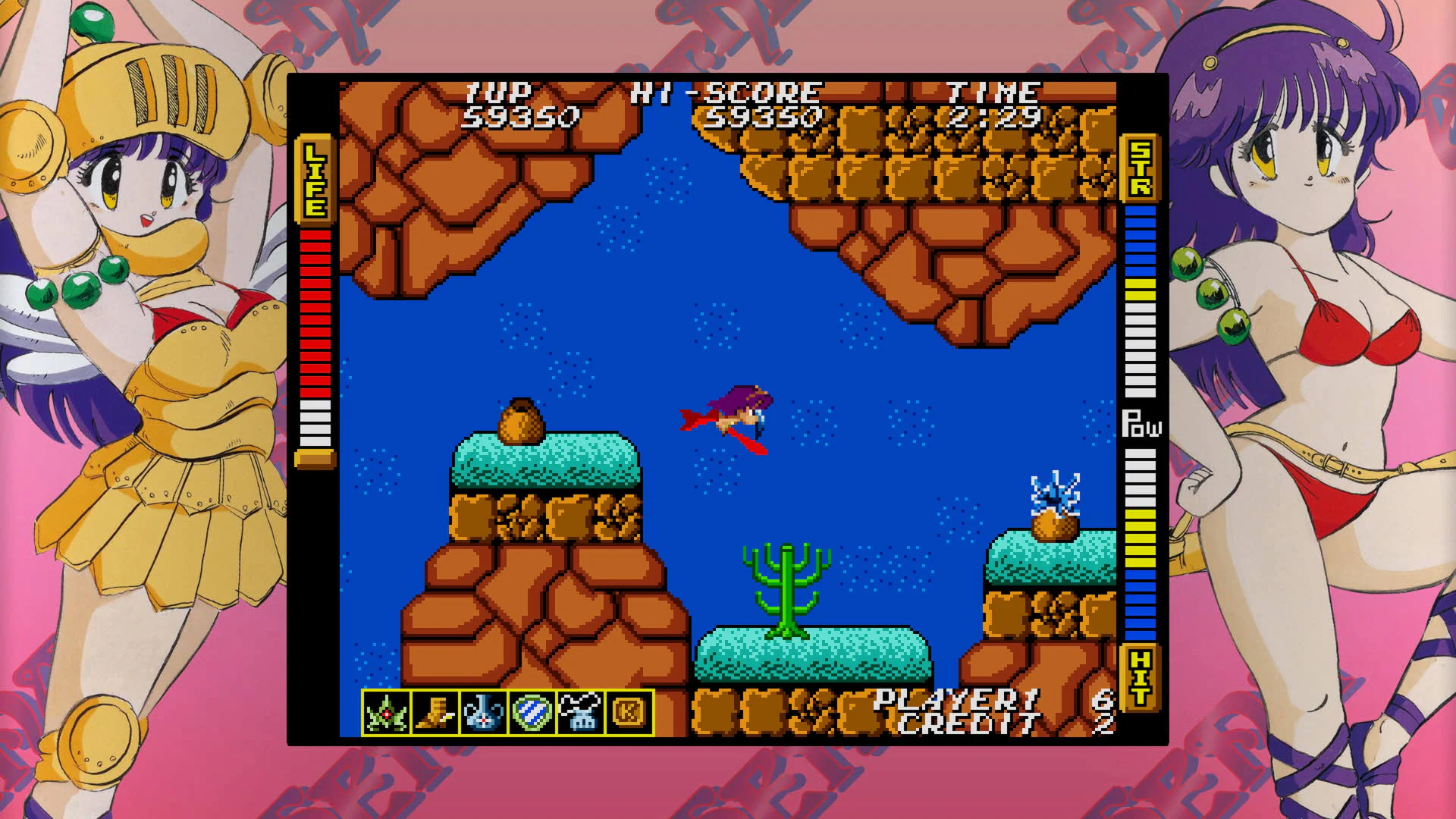Viewport: 1456px width, 819px height.
Task: Click the green cactus on the lower platform
Action: pos(789,591)
